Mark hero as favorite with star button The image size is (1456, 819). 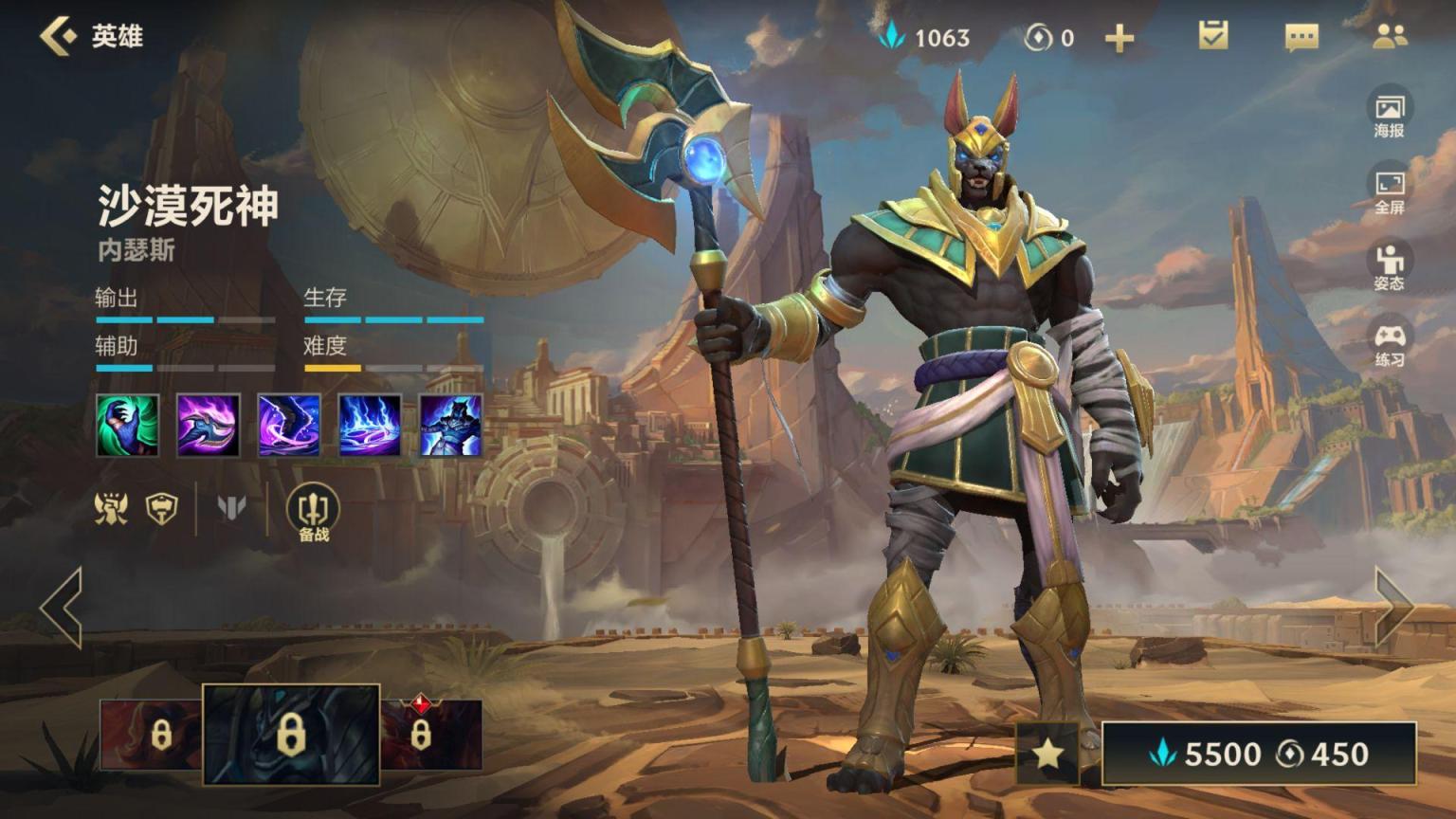click(1047, 753)
